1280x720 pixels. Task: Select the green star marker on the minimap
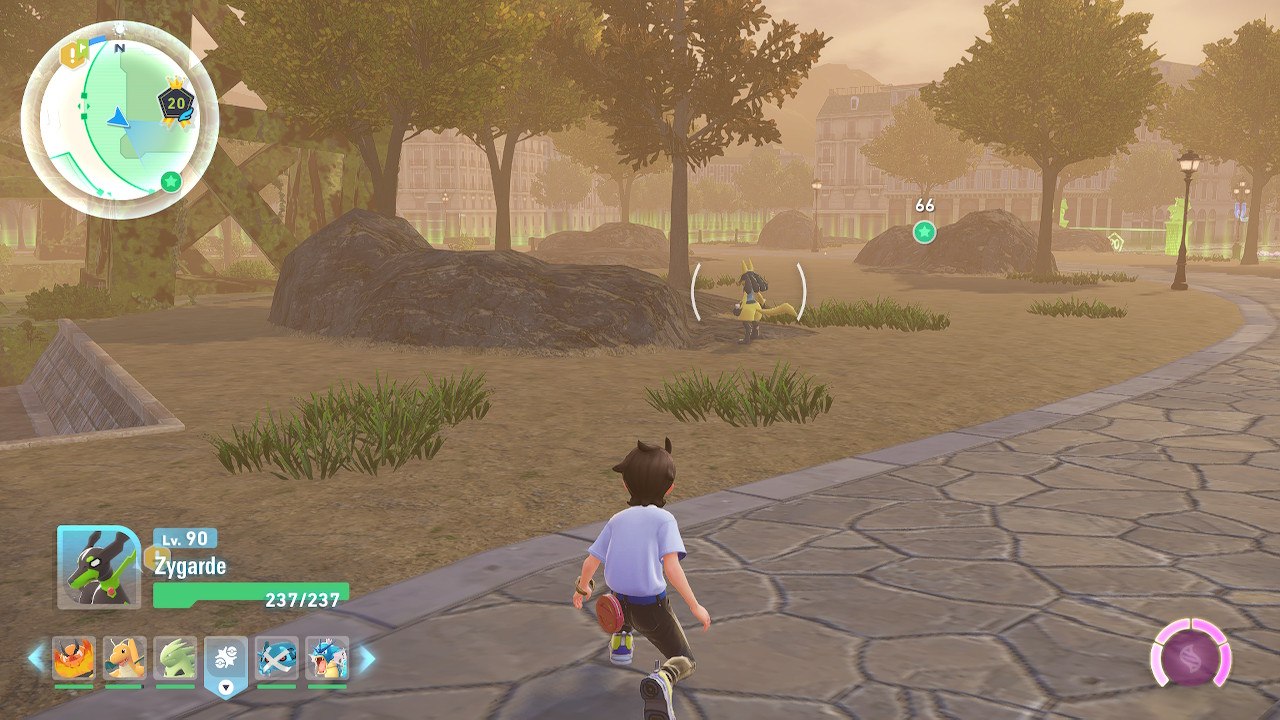(x=170, y=182)
